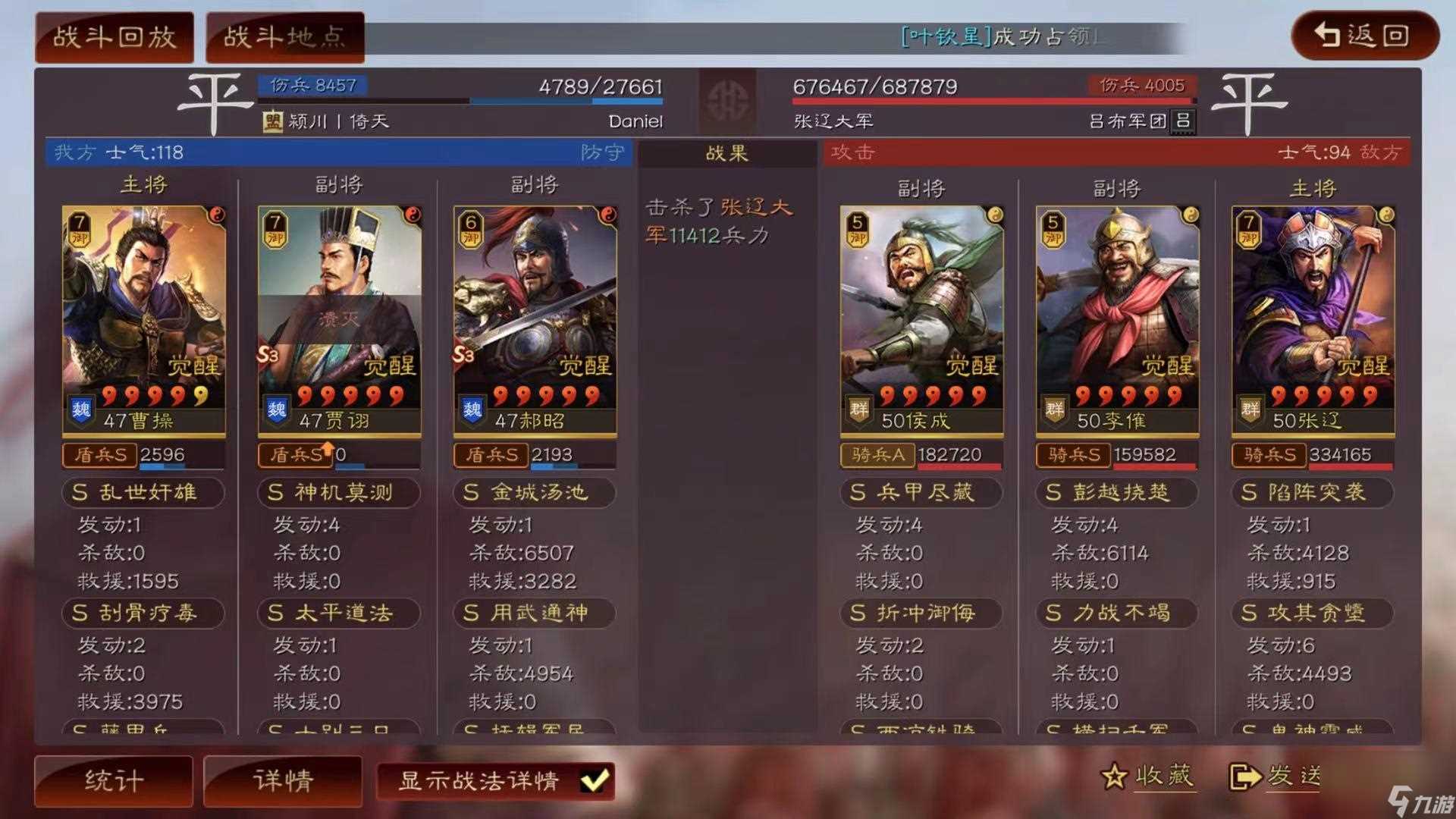Click the 盾兵S troop badge under 曹操
The image size is (1456, 819).
[x=99, y=454]
